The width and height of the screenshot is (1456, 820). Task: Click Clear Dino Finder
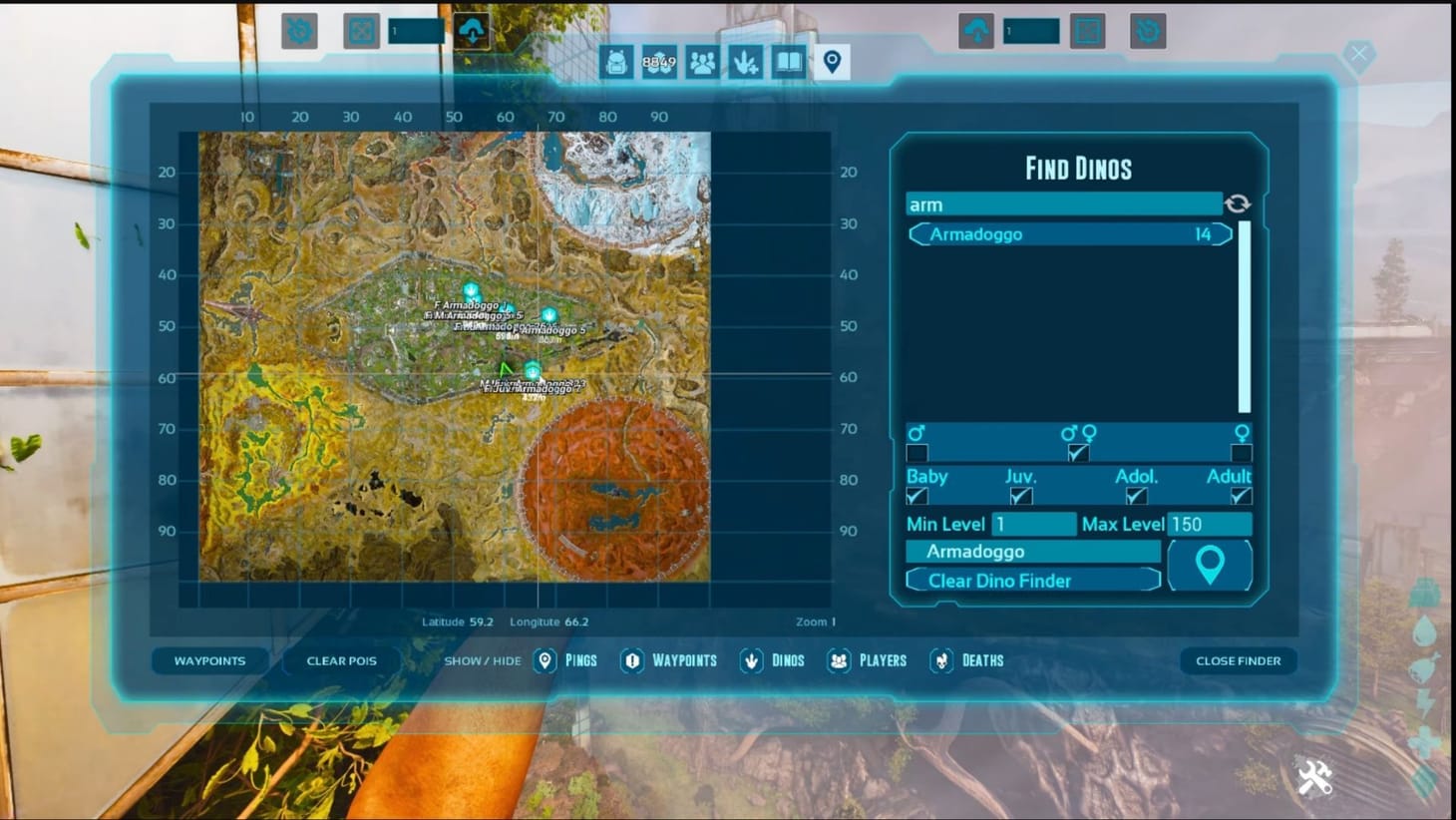tap(1032, 581)
